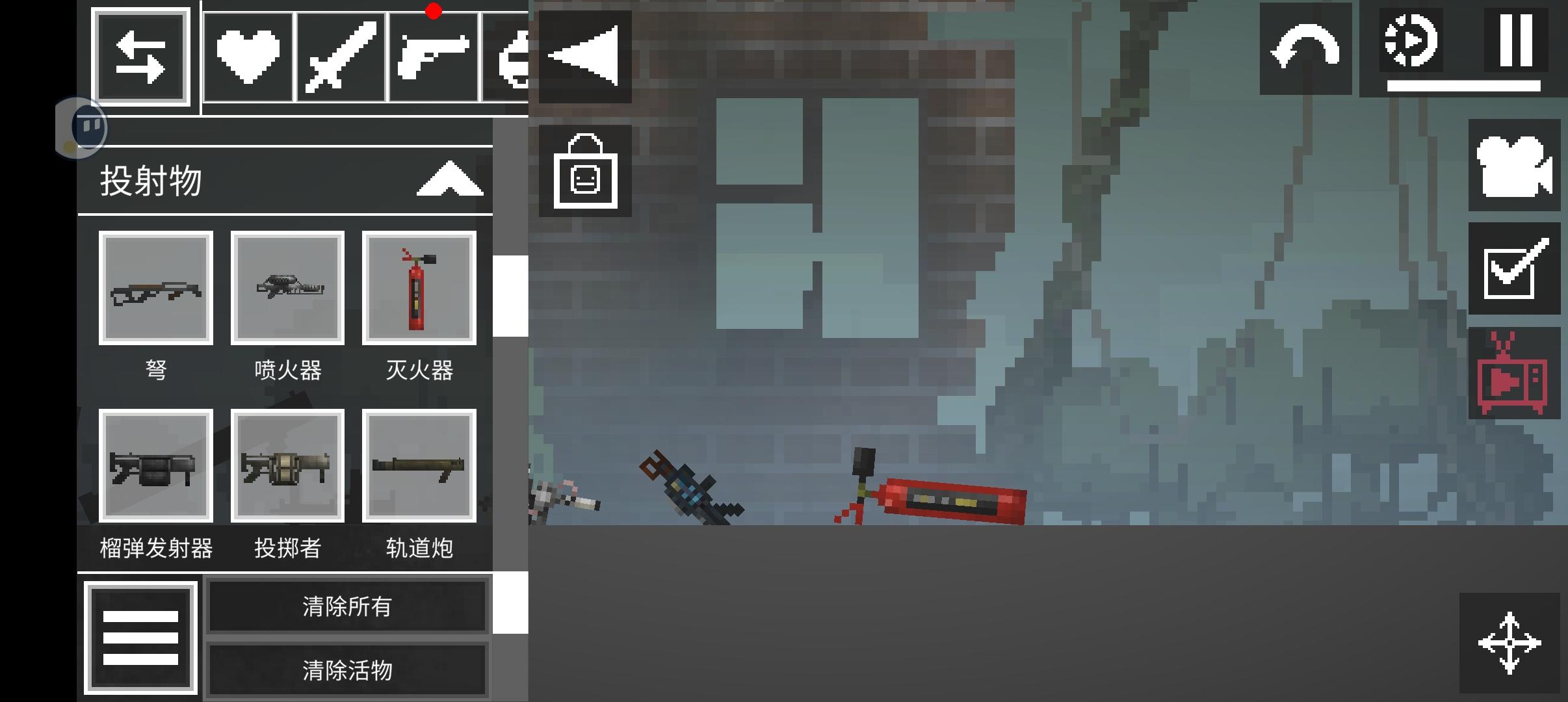Tap the restart level icon
The image size is (1568, 702).
pyautogui.click(x=1411, y=40)
